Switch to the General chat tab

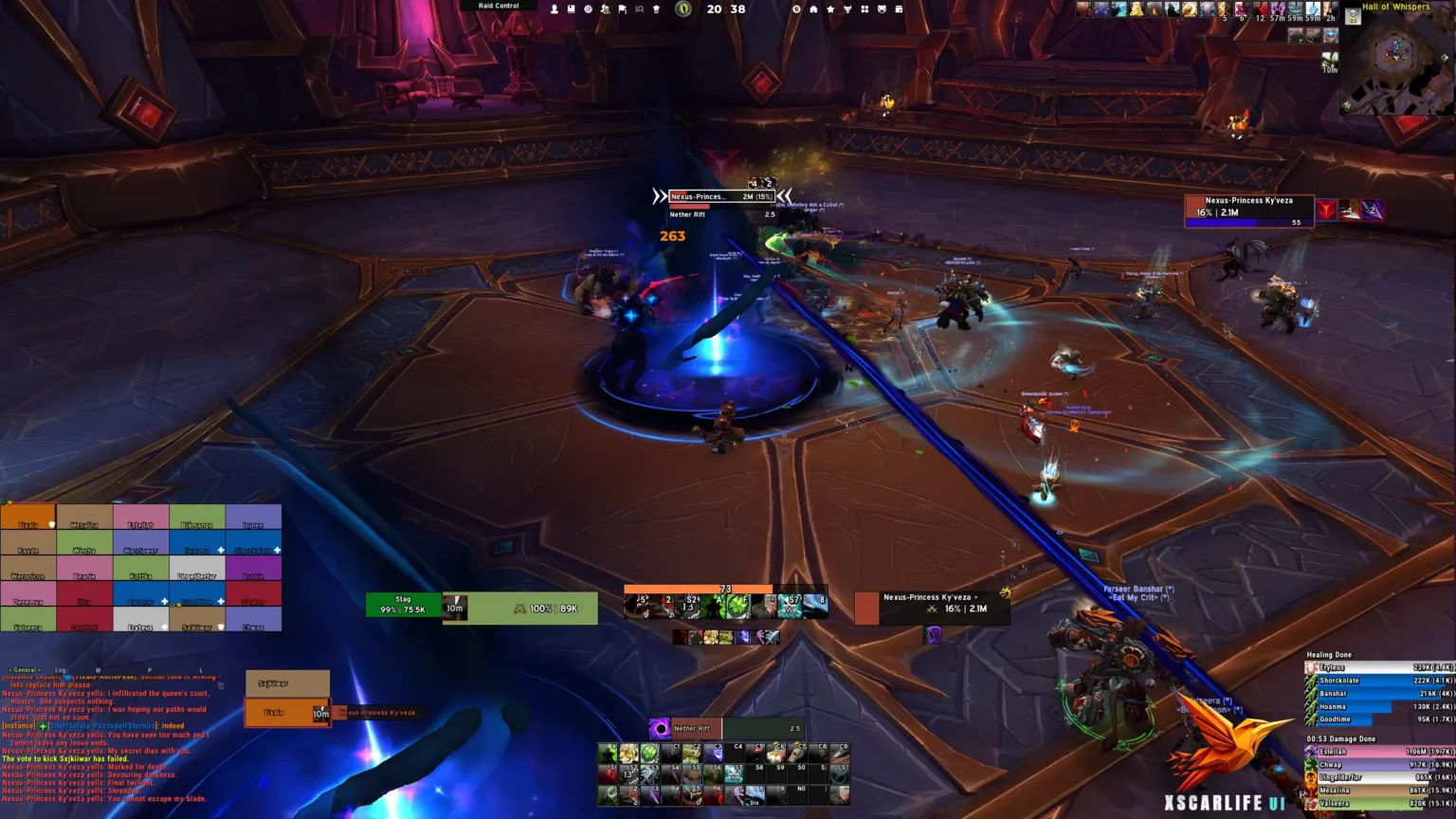[x=26, y=670]
